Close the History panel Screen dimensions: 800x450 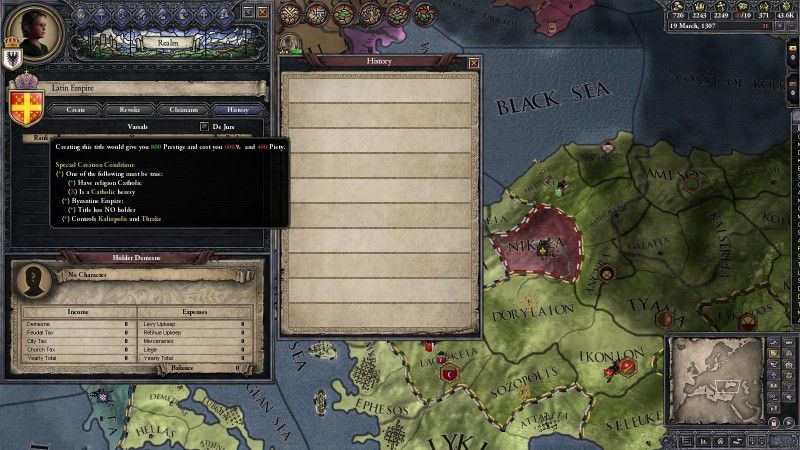[474, 62]
